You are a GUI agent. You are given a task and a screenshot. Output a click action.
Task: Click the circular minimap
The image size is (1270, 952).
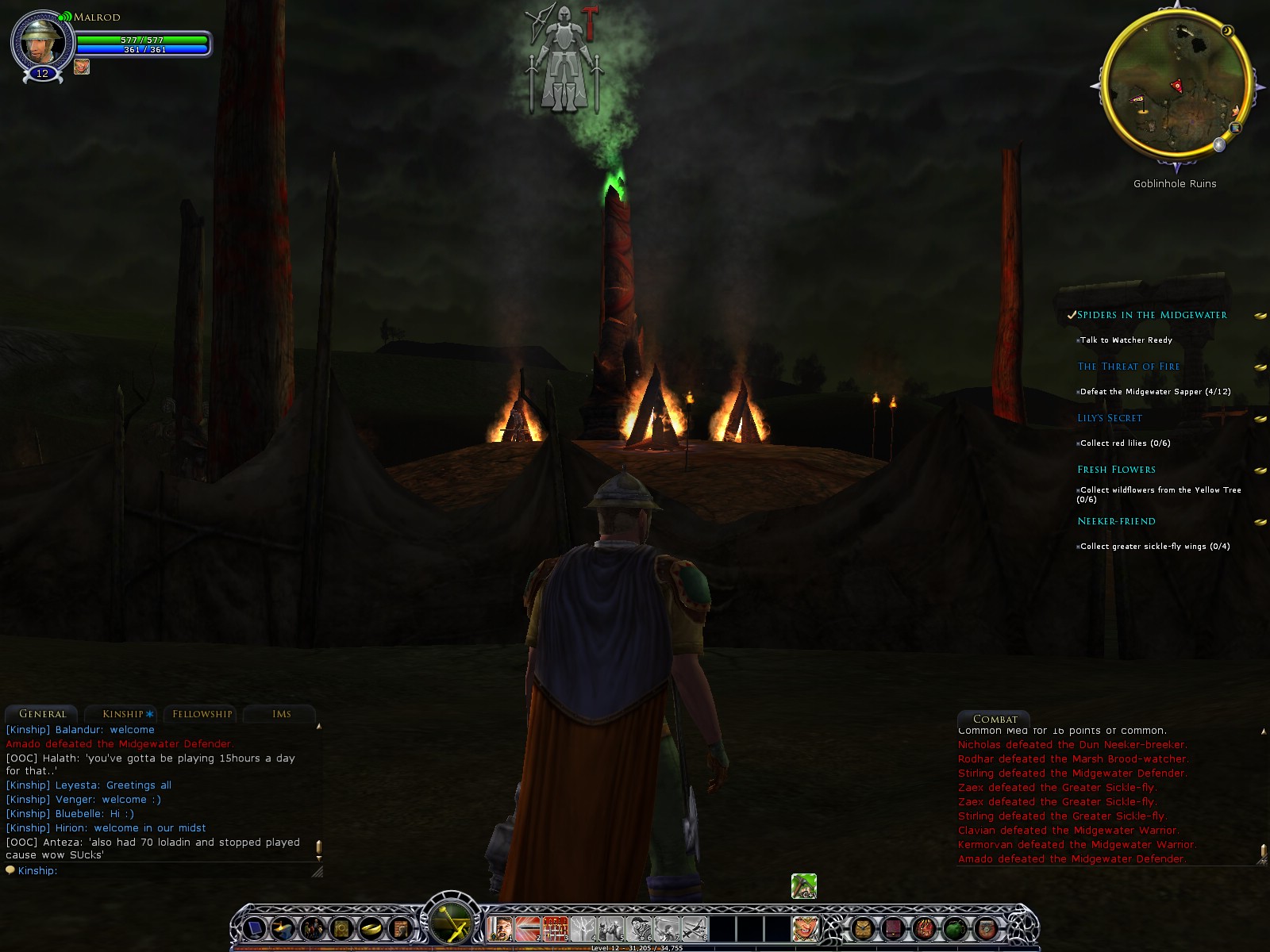[x=1175, y=86]
